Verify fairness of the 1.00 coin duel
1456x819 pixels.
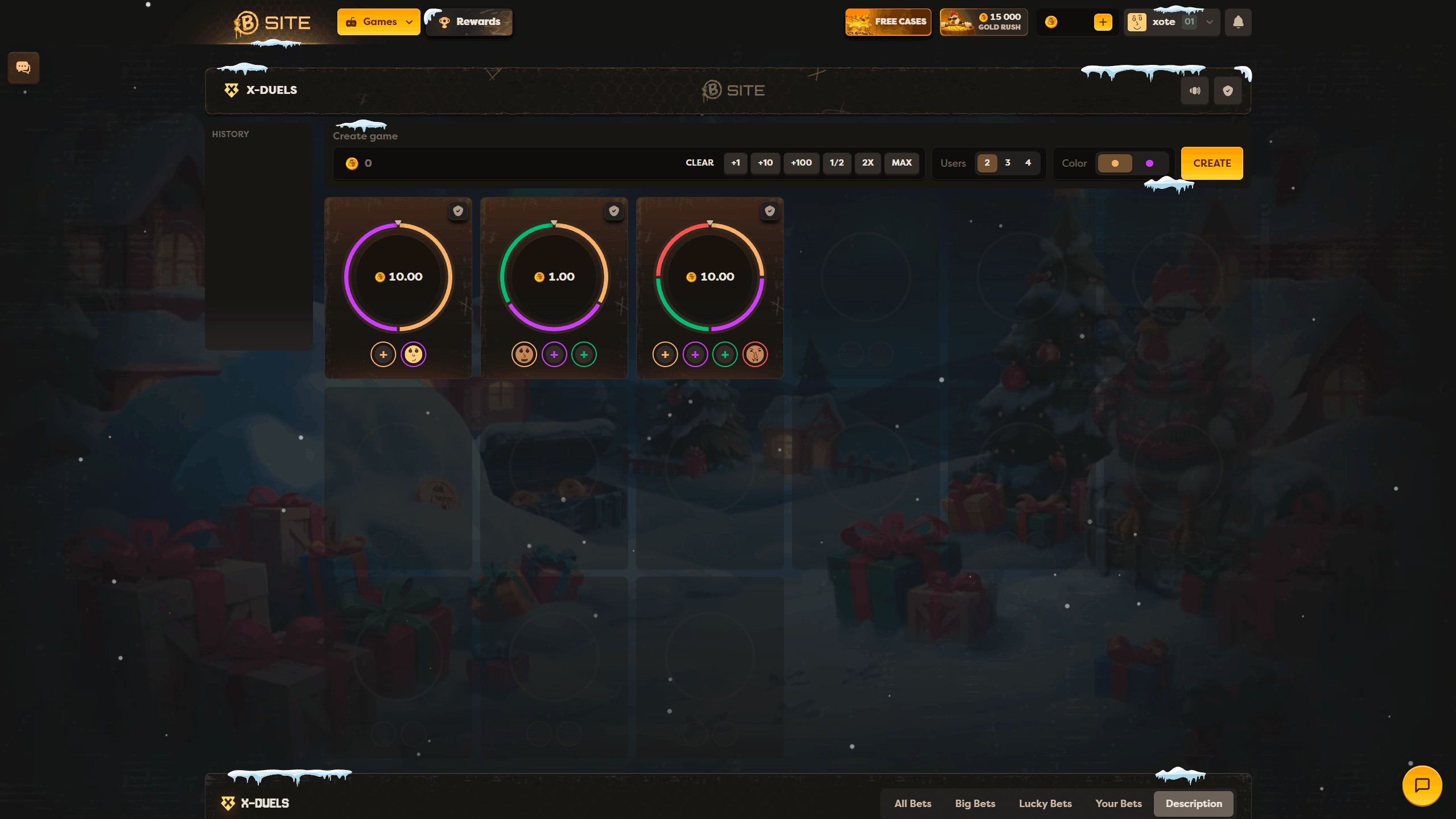(x=613, y=211)
